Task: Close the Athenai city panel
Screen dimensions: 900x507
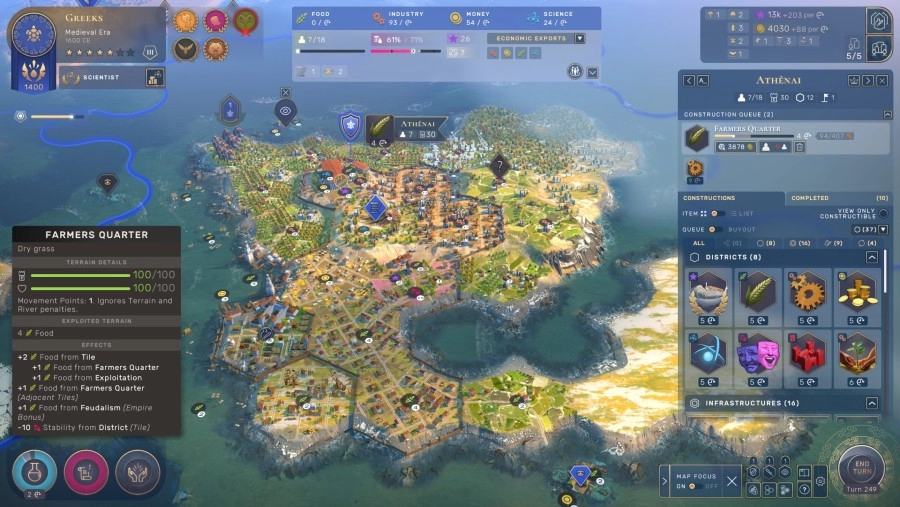Action: point(883,80)
